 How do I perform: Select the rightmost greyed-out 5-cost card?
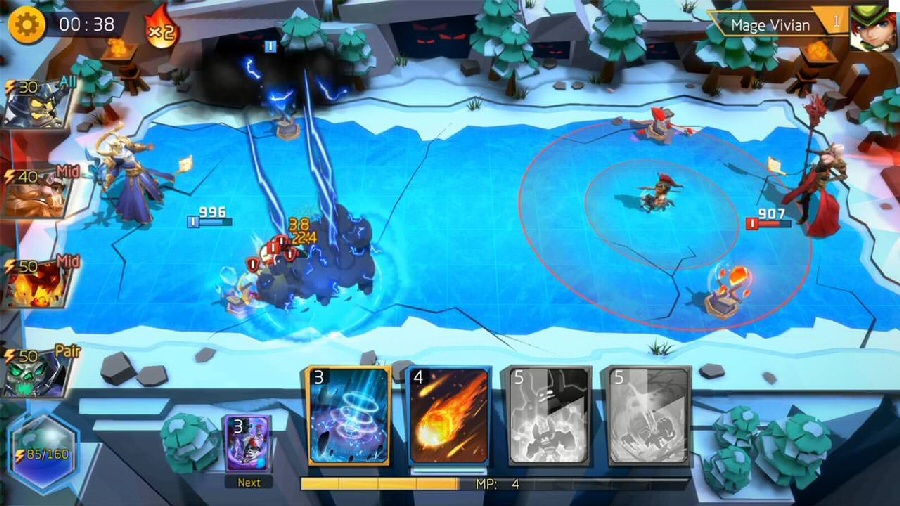649,416
